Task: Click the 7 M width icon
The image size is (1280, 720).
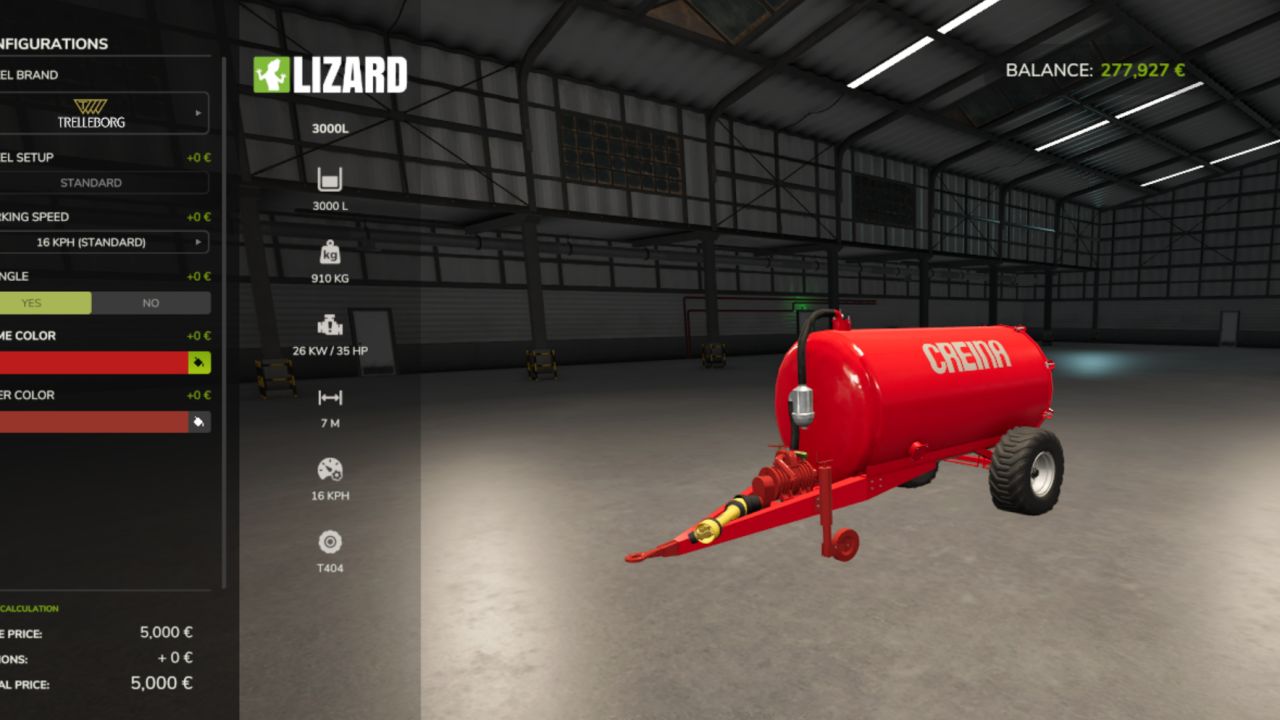Action: click(x=330, y=397)
